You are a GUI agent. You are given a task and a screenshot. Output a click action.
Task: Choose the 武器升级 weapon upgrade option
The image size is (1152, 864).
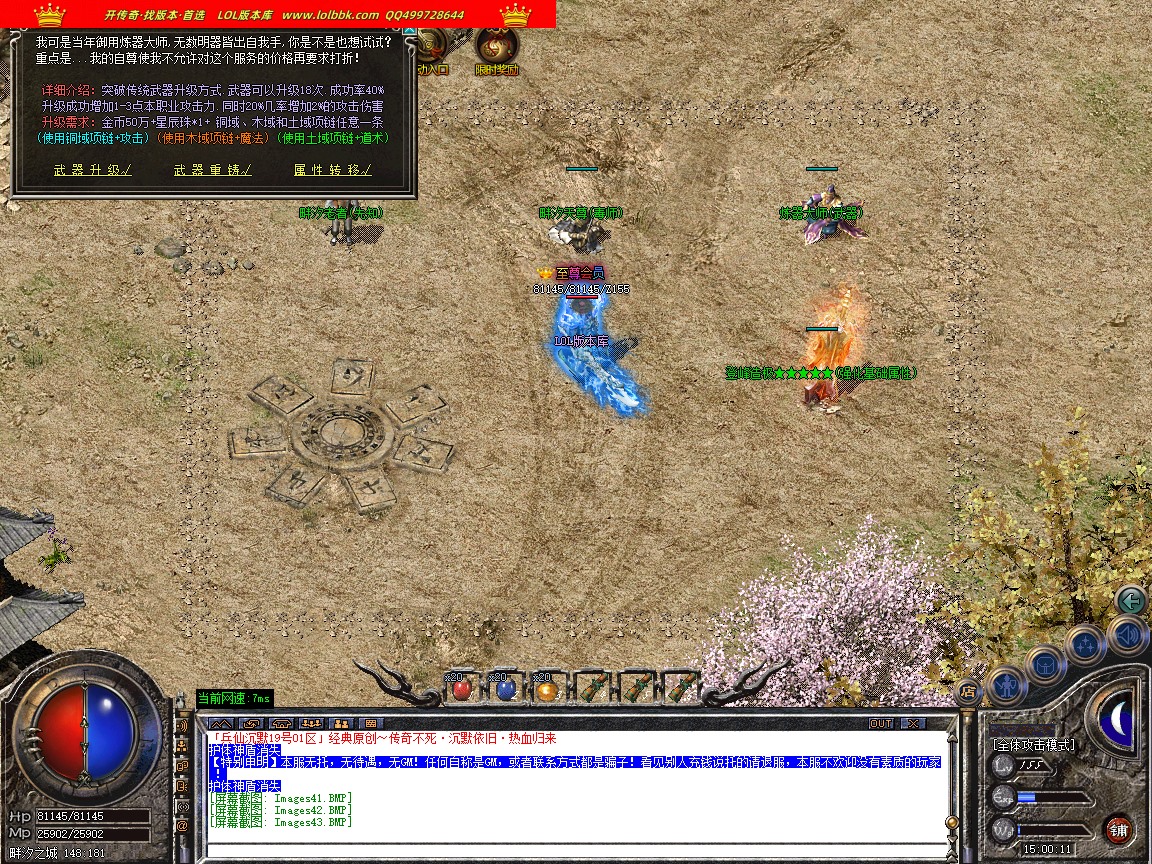pyautogui.click(x=93, y=170)
